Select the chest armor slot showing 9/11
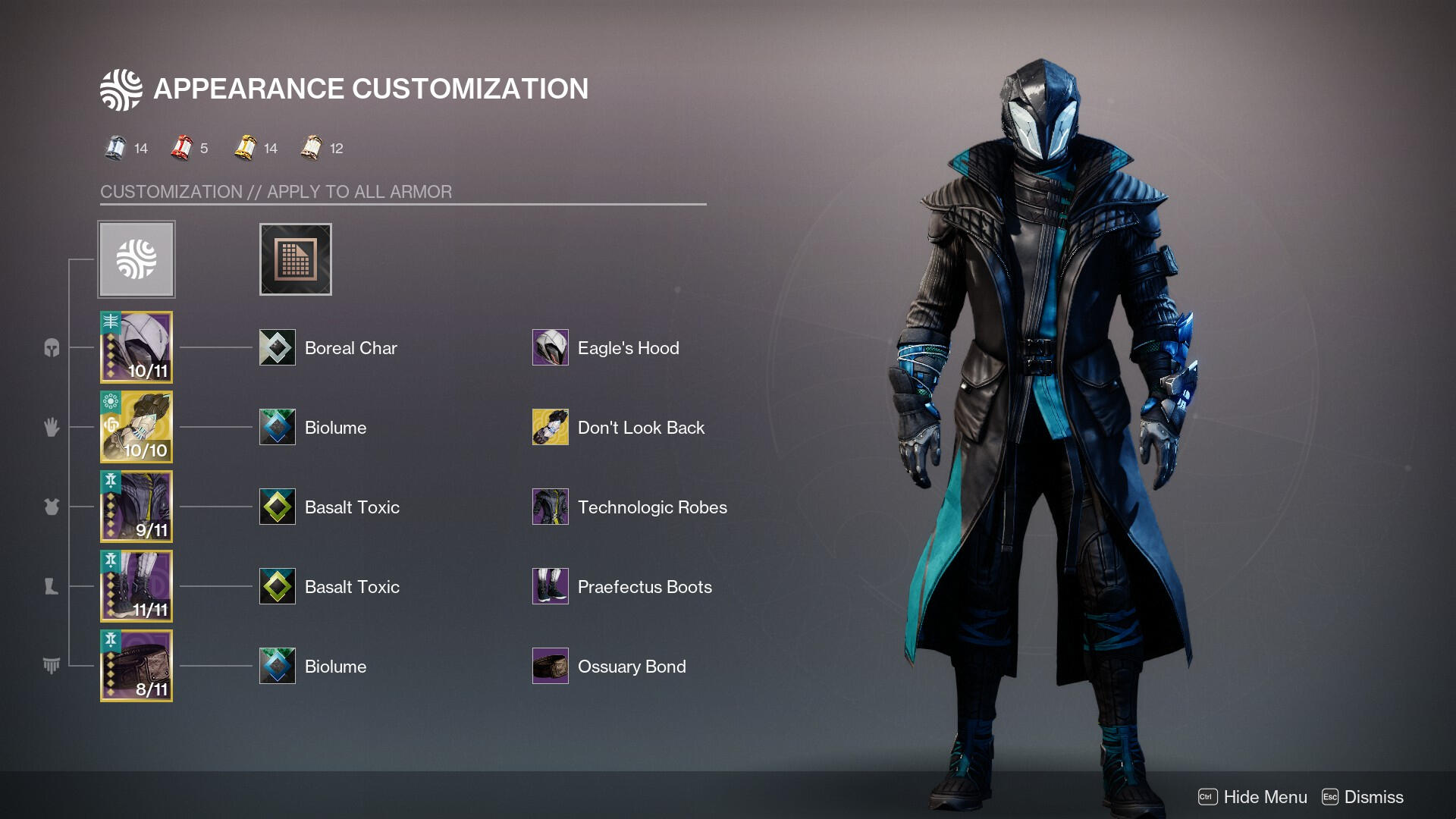Viewport: 1456px width, 819px height. [x=136, y=507]
